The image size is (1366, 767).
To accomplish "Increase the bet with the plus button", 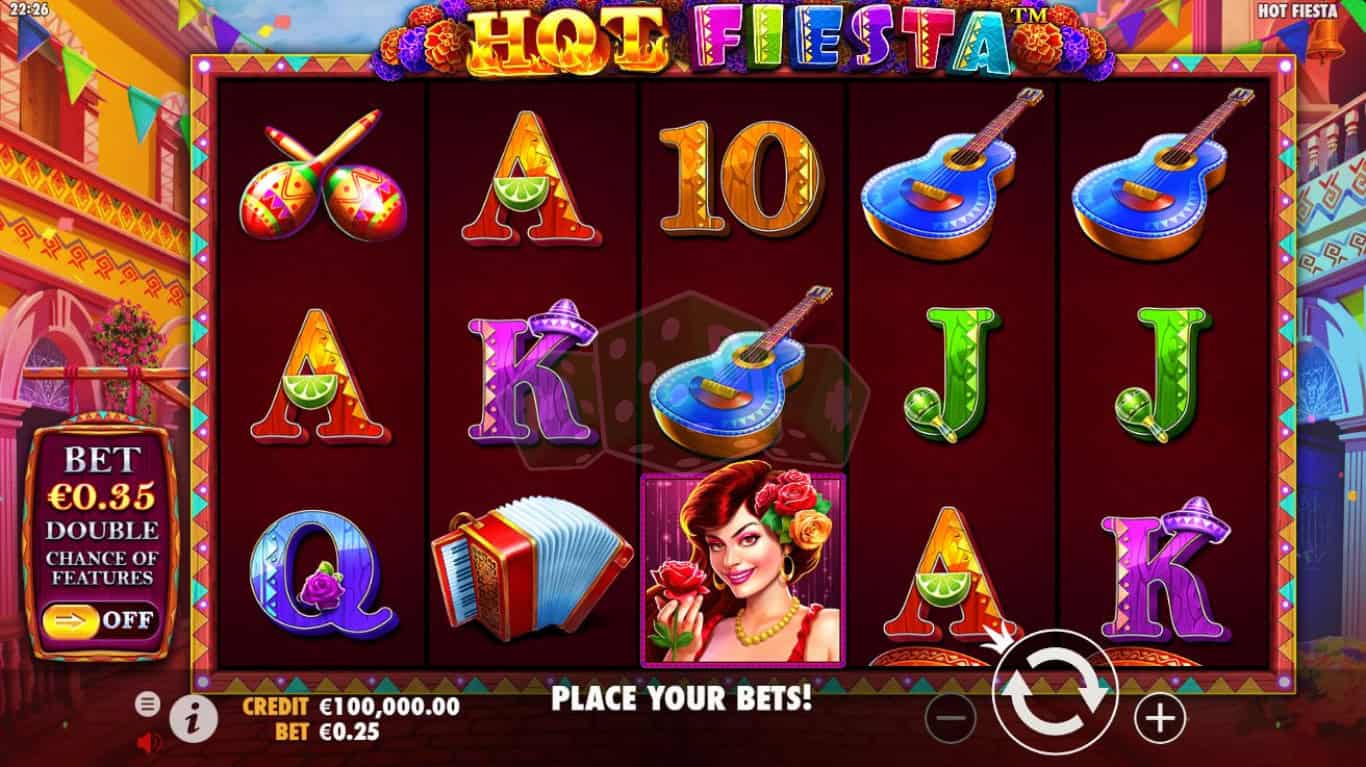I will click(1160, 717).
